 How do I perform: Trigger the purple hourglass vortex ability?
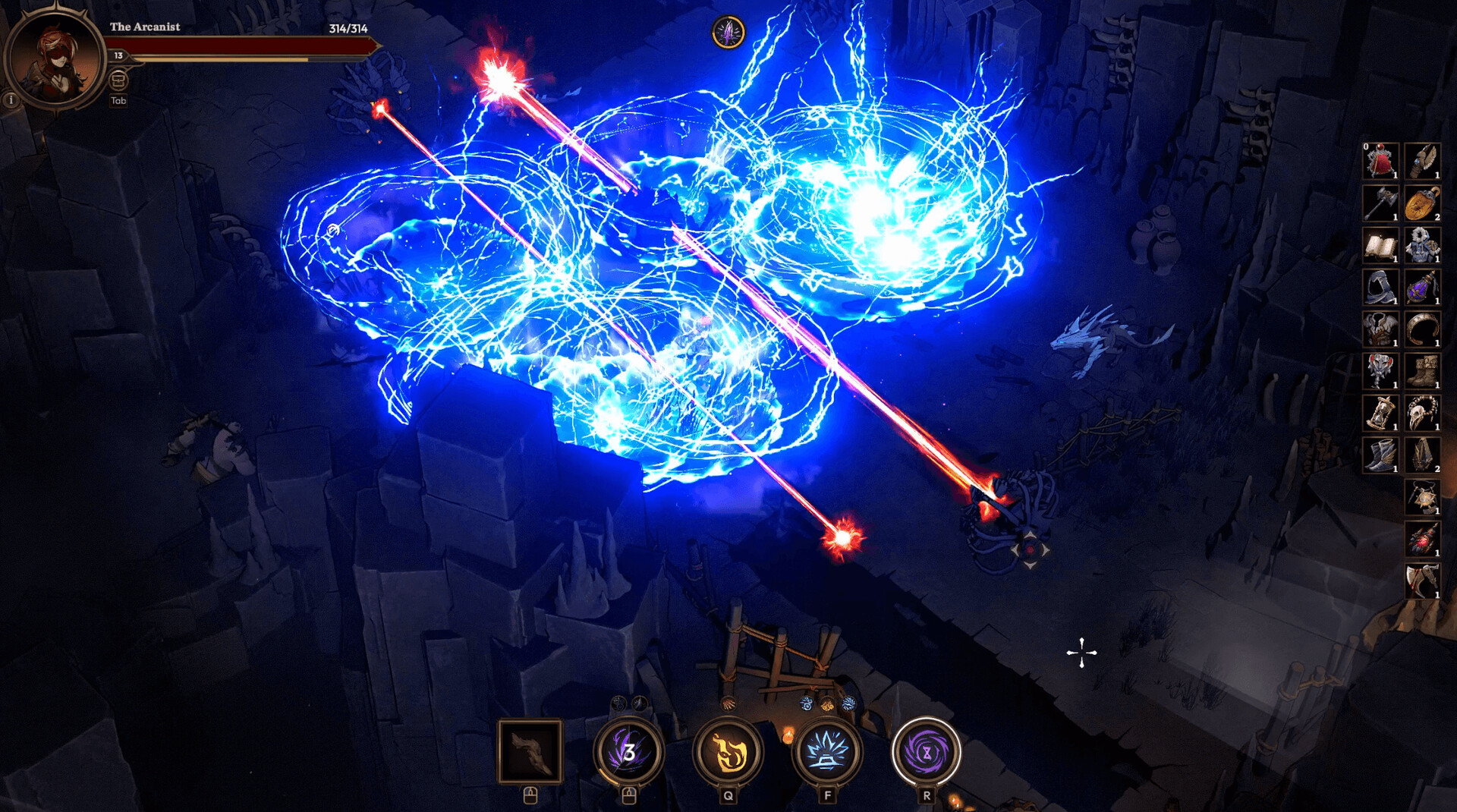pyautogui.click(x=926, y=751)
